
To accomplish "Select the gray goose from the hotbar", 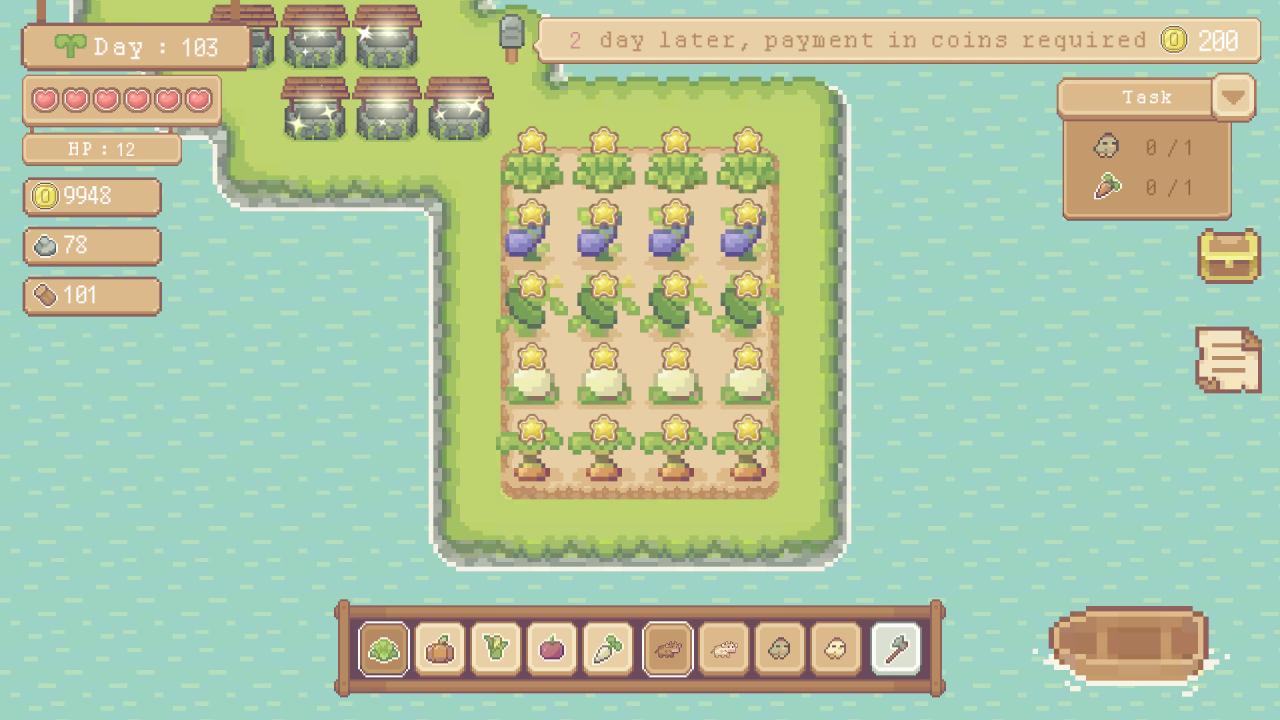I will point(781,648).
